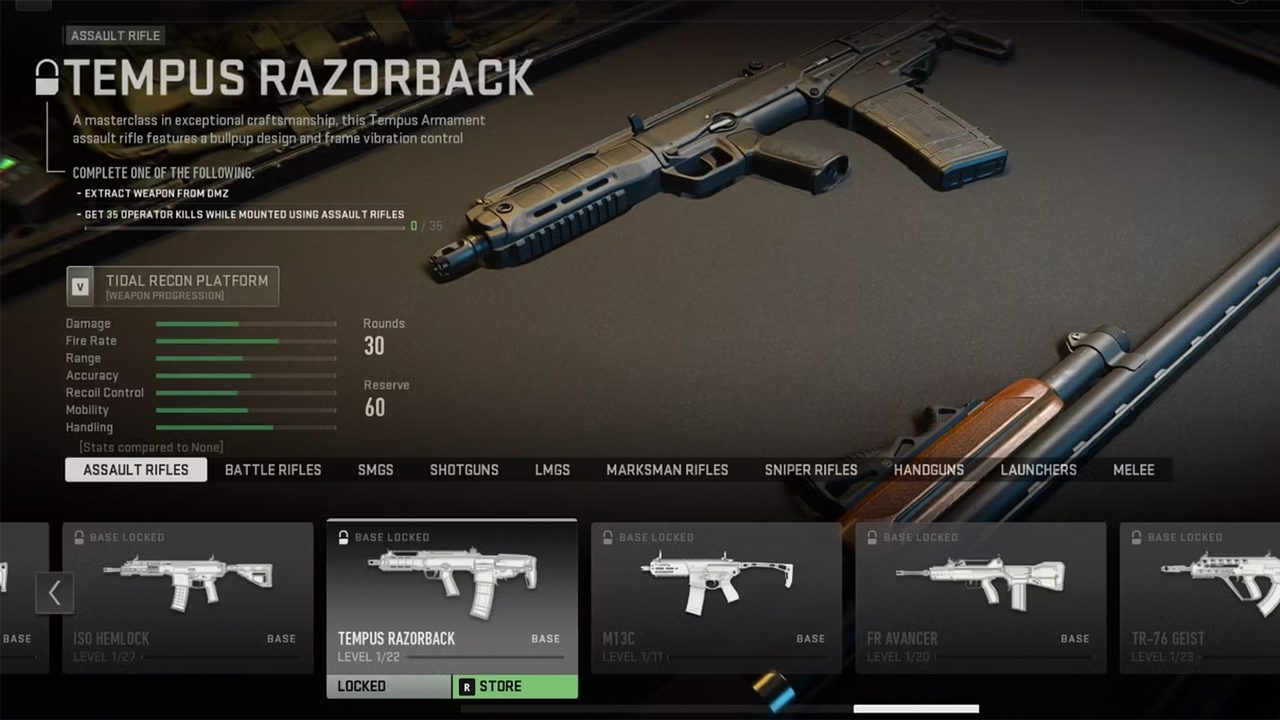Pick the M13C weapon card
Screen dimensions: 1280x720
(716, 596)
